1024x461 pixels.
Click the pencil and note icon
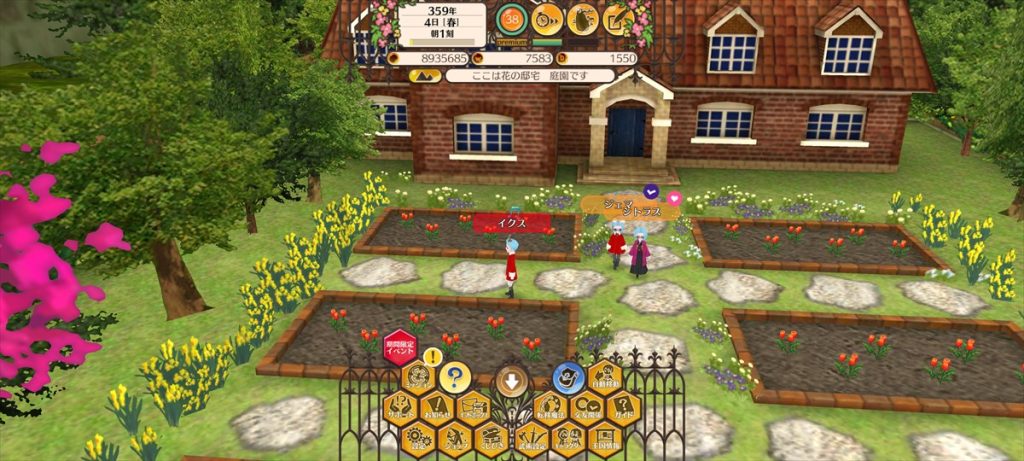click(618, 18)
